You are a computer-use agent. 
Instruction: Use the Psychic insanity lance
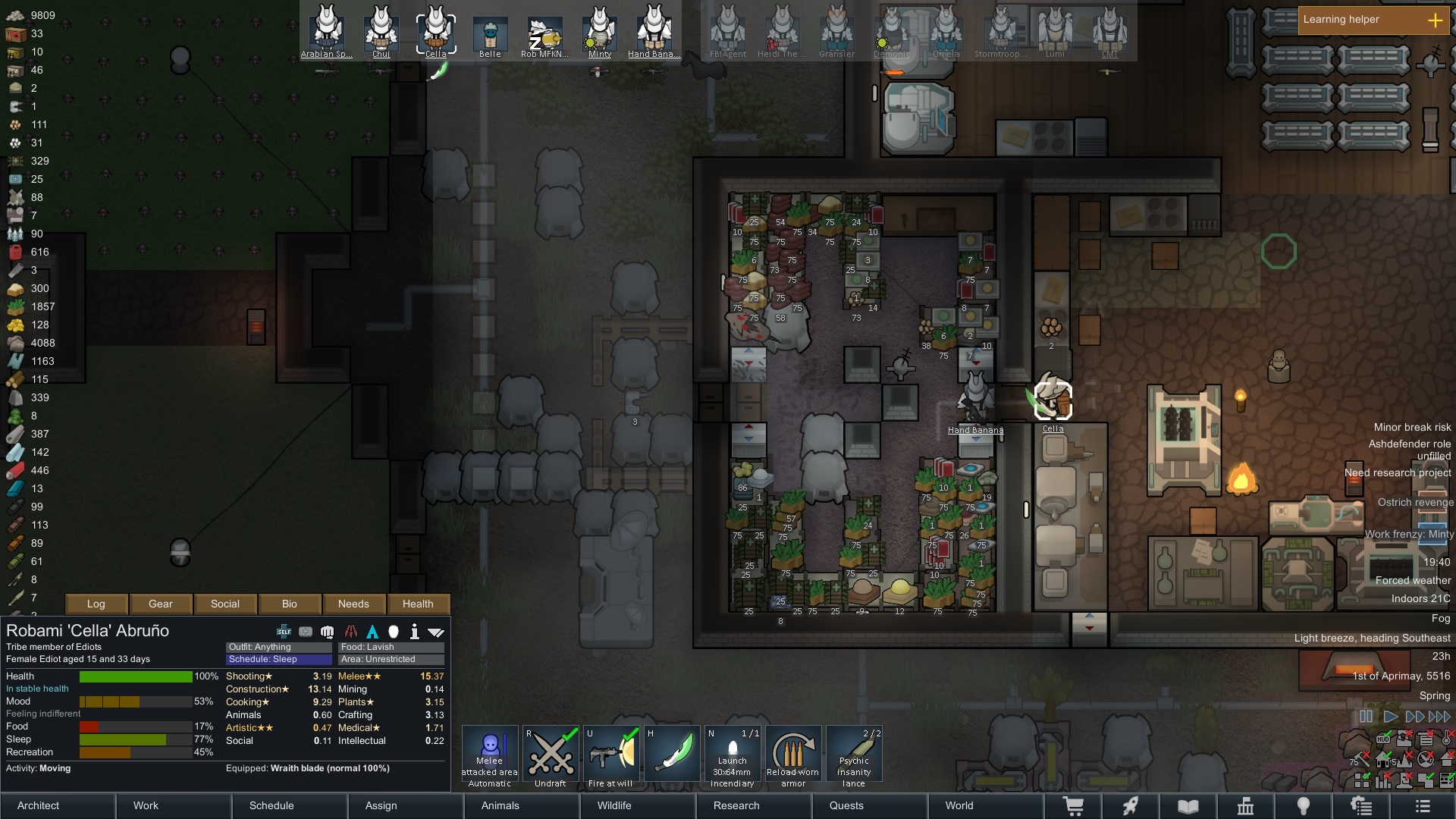tap(854, 756)
